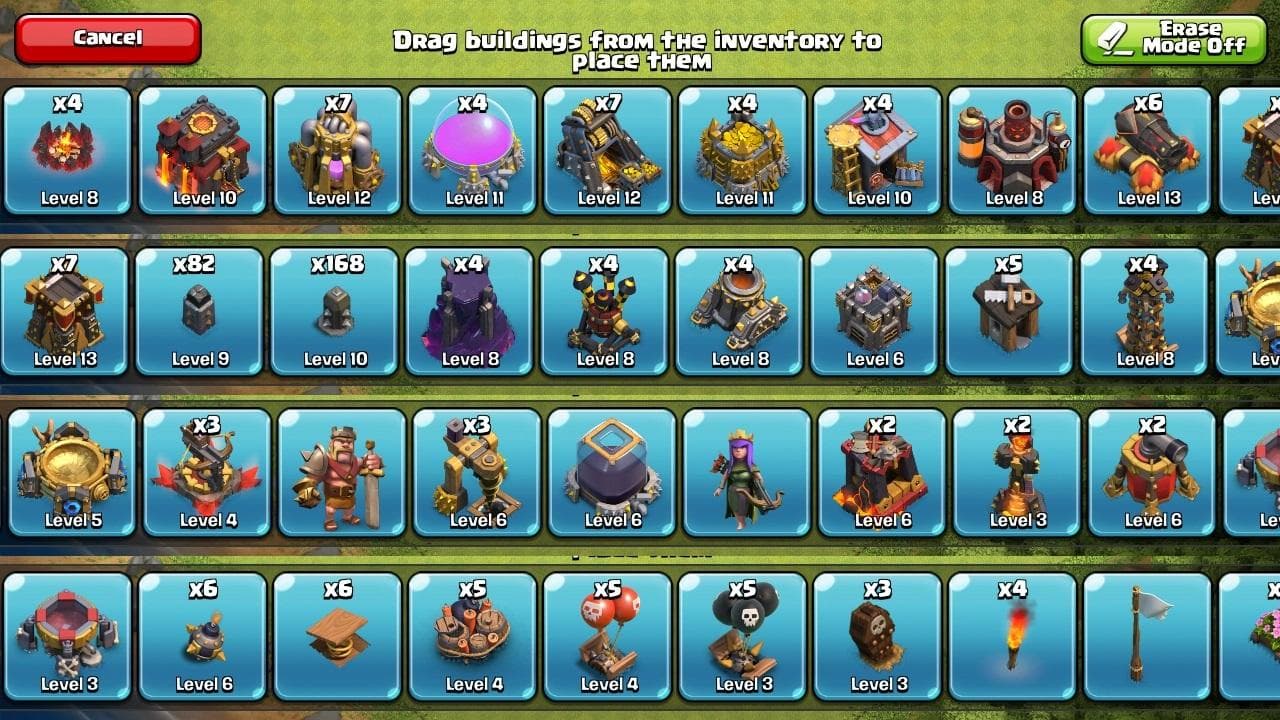Viewport: 1280px width, 720px height.
Task: Select the Town Hall Level 10 tile
Action: 203,150
